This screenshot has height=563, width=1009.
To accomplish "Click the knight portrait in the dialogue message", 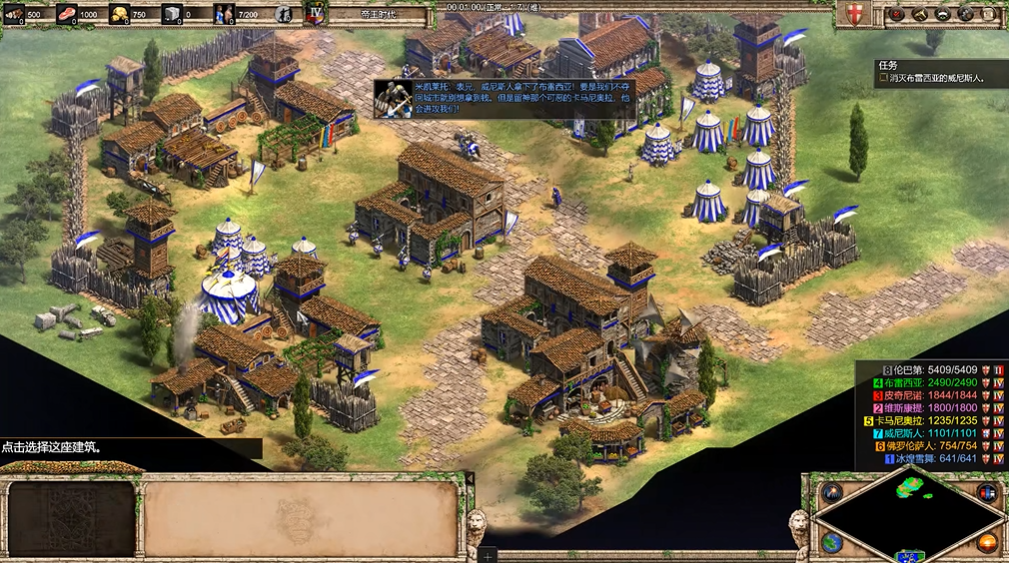I will click(393, 98).
